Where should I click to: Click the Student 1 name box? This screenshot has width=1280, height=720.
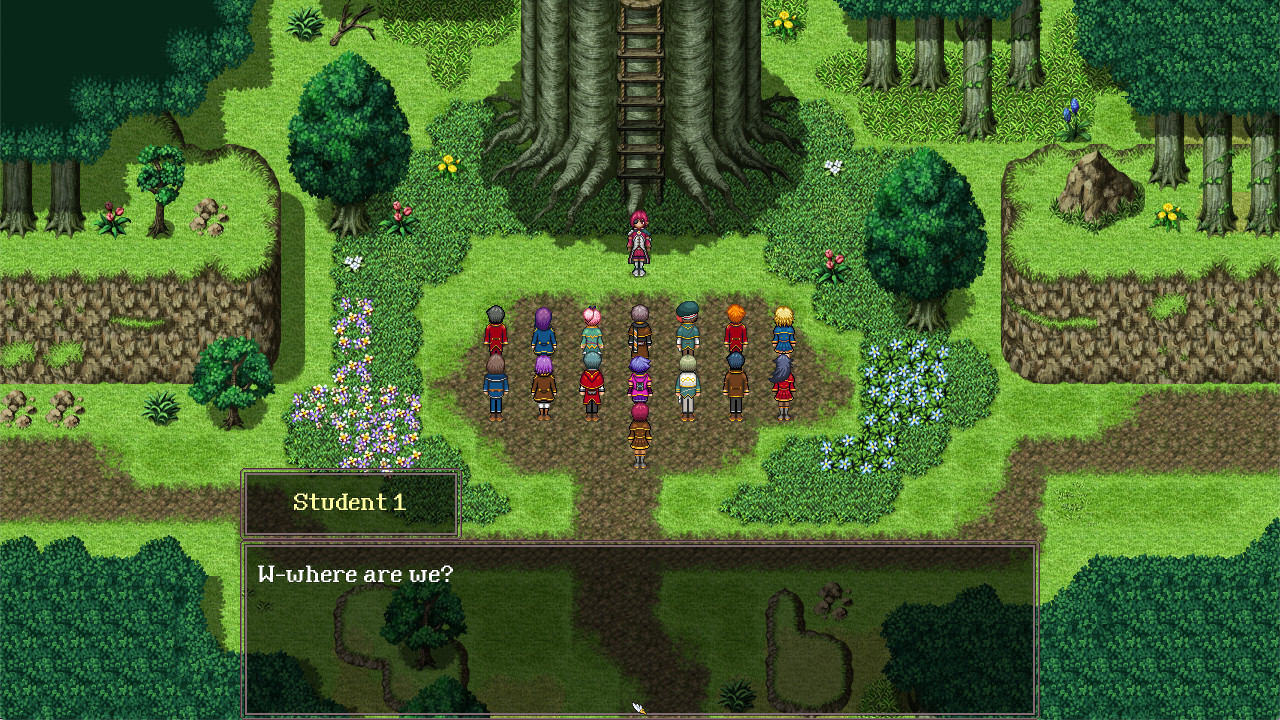click(x=350, y=503)
